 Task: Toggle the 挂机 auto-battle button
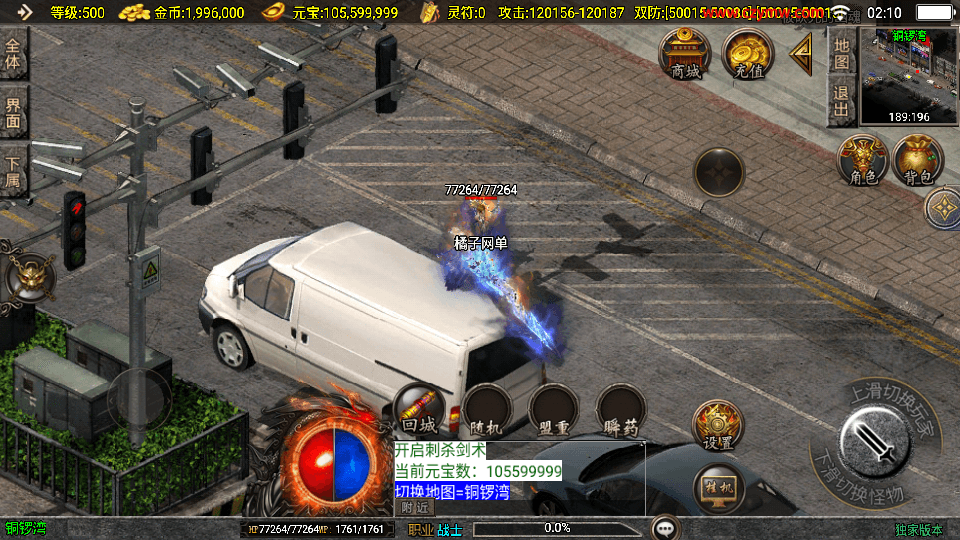pyautogui.click(x=717, y=487)
